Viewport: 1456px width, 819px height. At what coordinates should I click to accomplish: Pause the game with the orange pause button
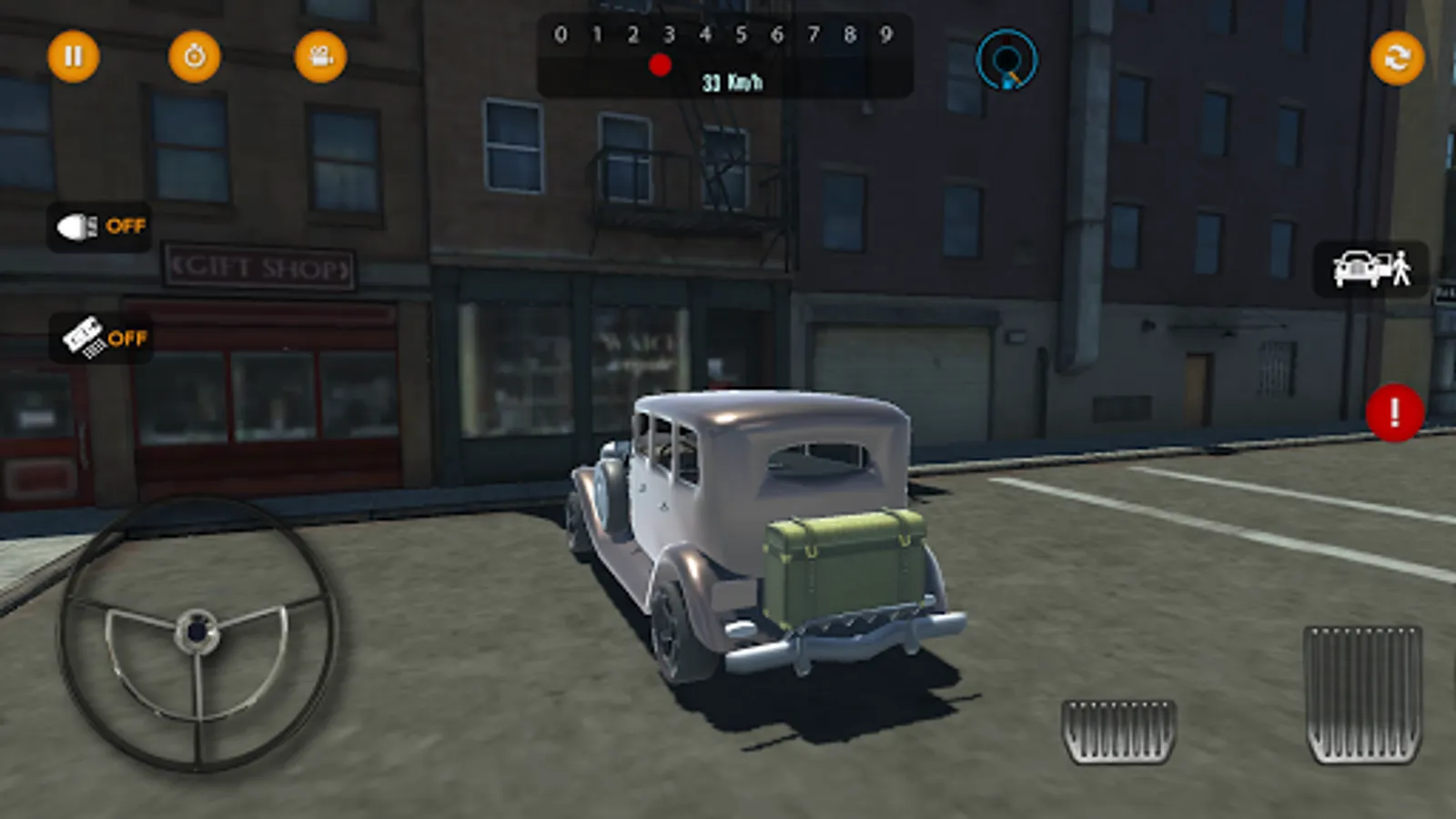(73, 56)
